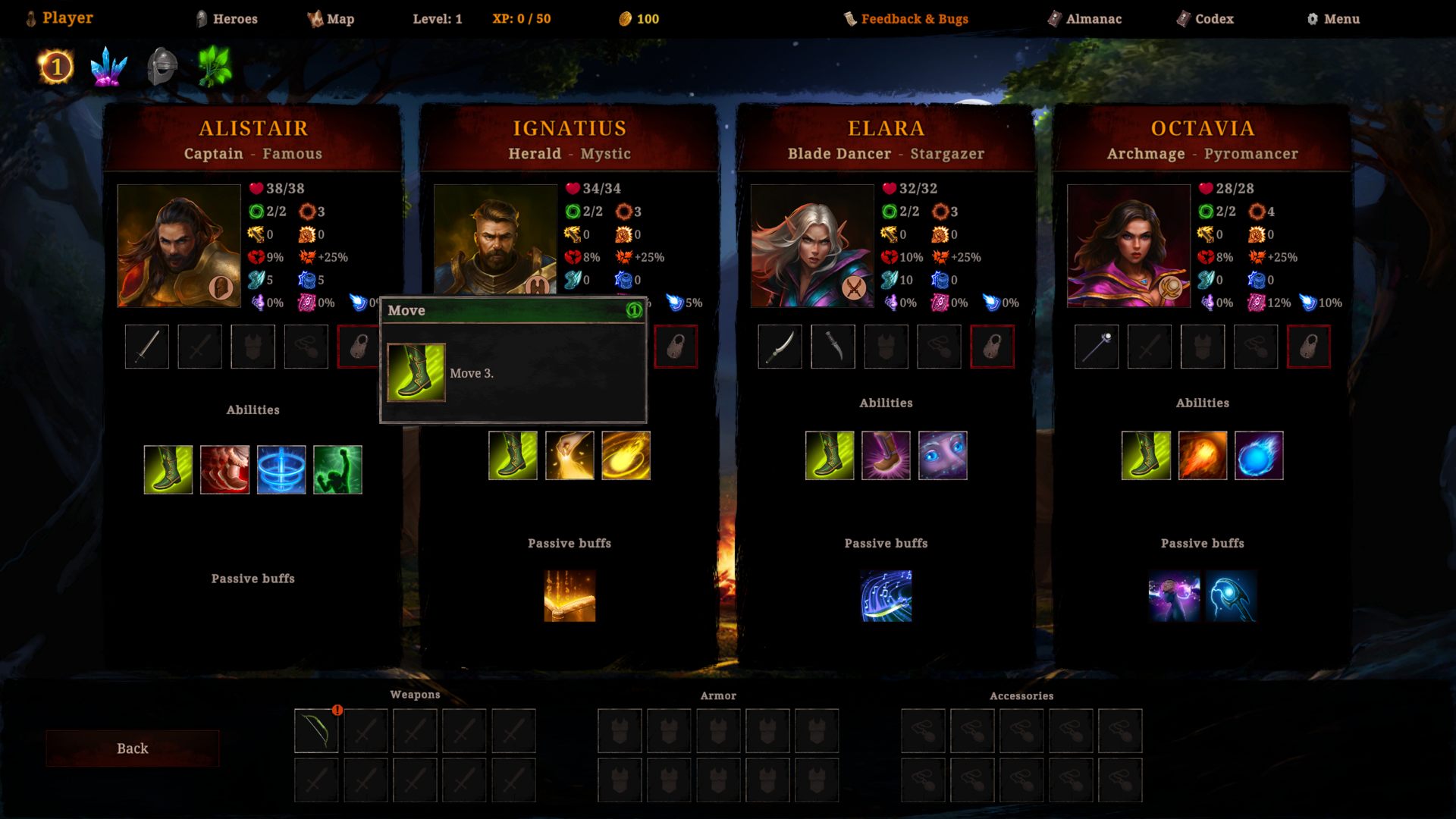Click the blue crystal icon

pos(108,67)
